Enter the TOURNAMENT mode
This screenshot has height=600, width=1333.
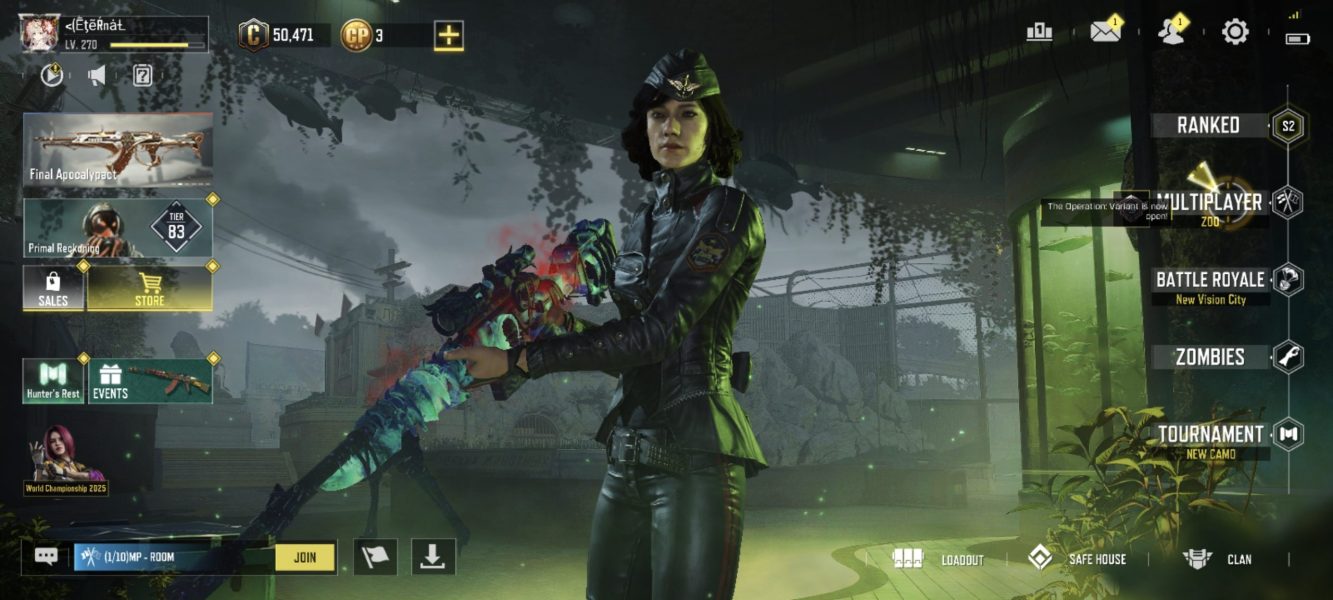1210,435
